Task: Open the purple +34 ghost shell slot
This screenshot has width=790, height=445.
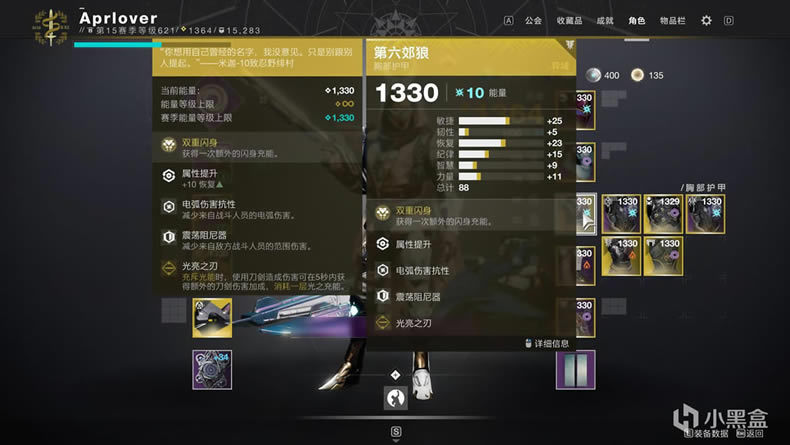Action: click(x=212, y=369)
